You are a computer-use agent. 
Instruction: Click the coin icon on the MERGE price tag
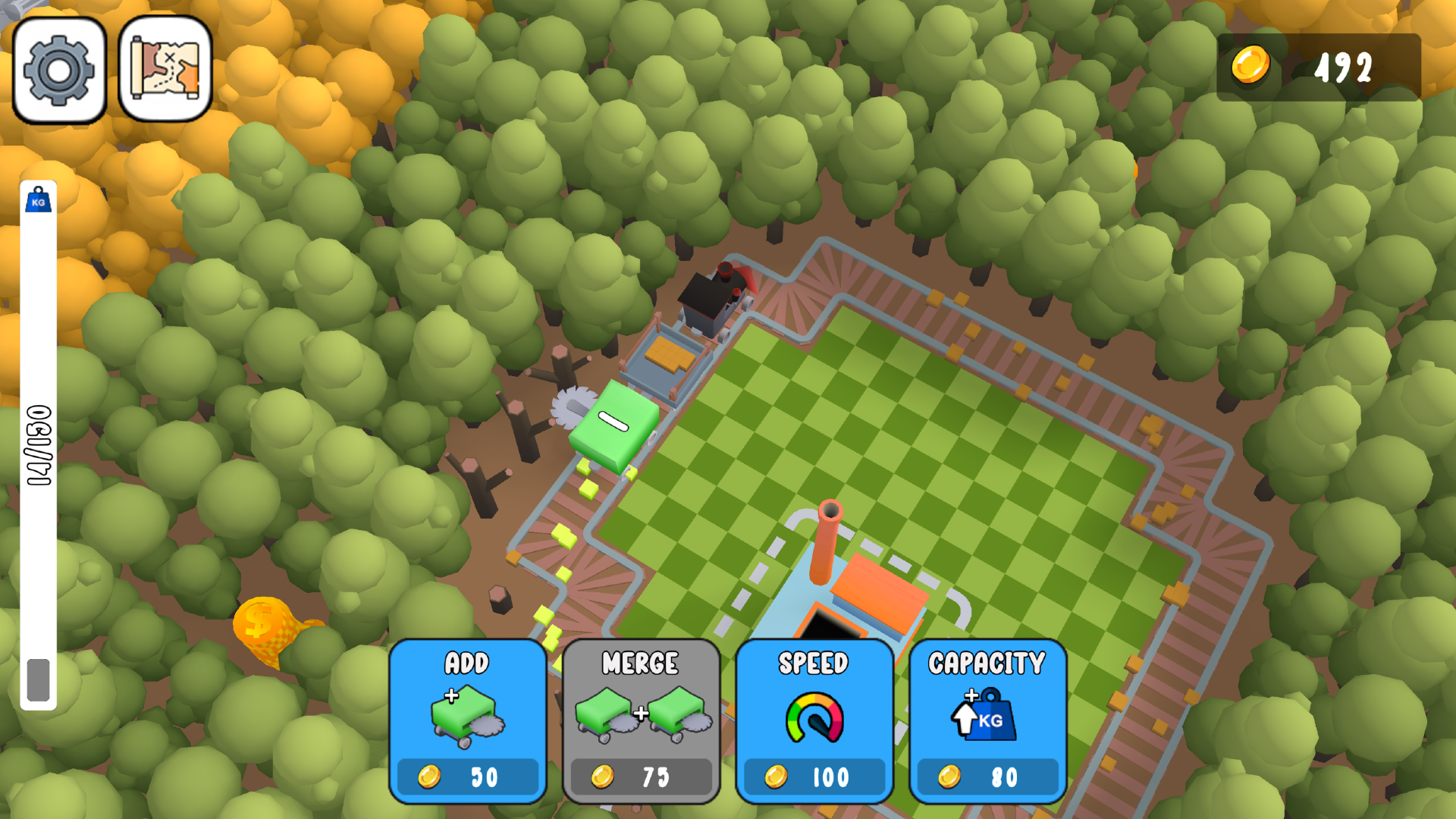pyautogui.click(x=602, y=777)
